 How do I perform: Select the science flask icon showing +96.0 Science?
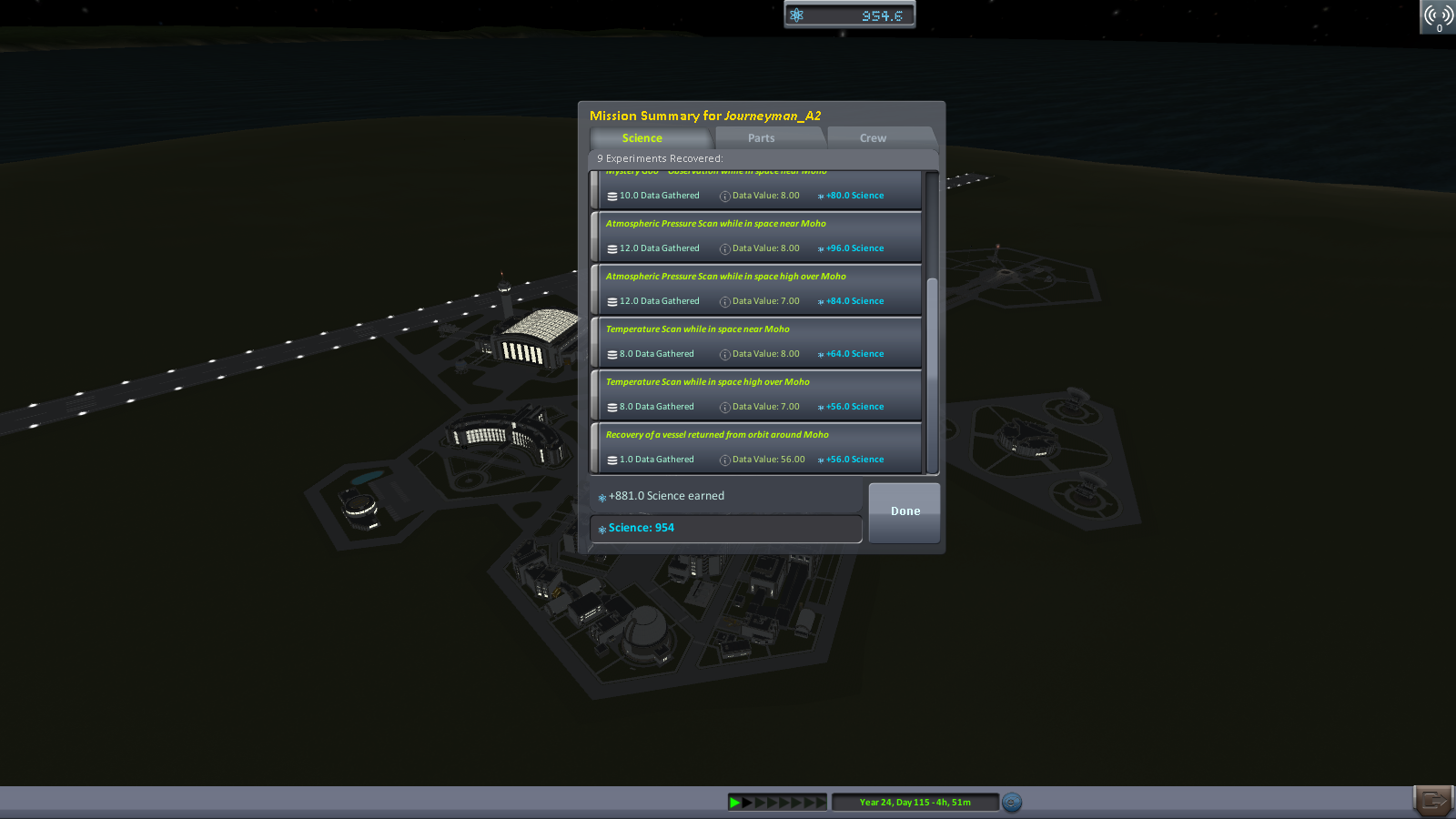tap(820, 248)
